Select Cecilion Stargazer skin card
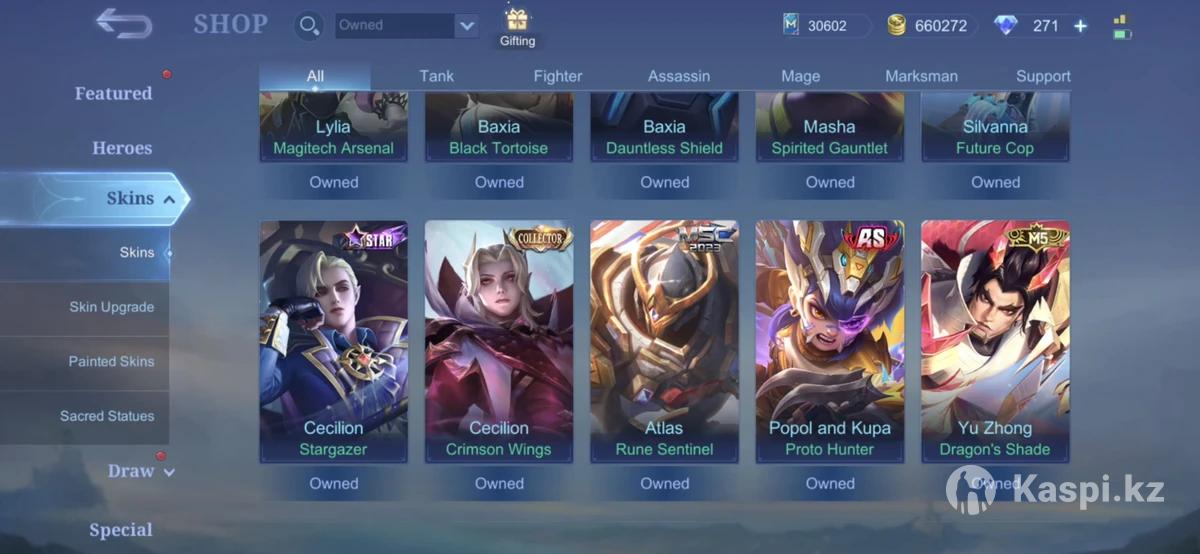This screenshot has height=554, width=1200. tap(333, 341)
